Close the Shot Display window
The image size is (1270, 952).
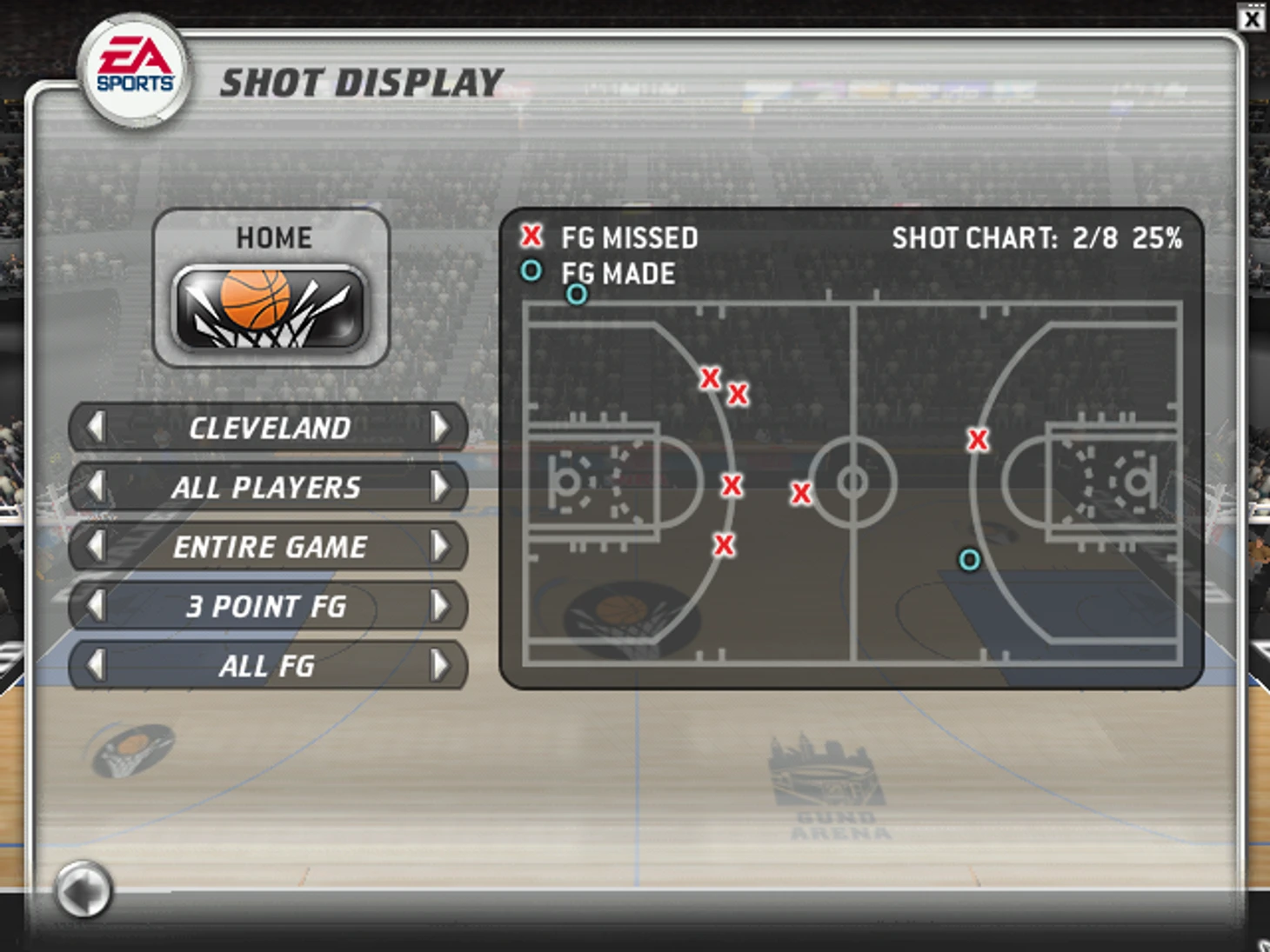point(1252,18)
